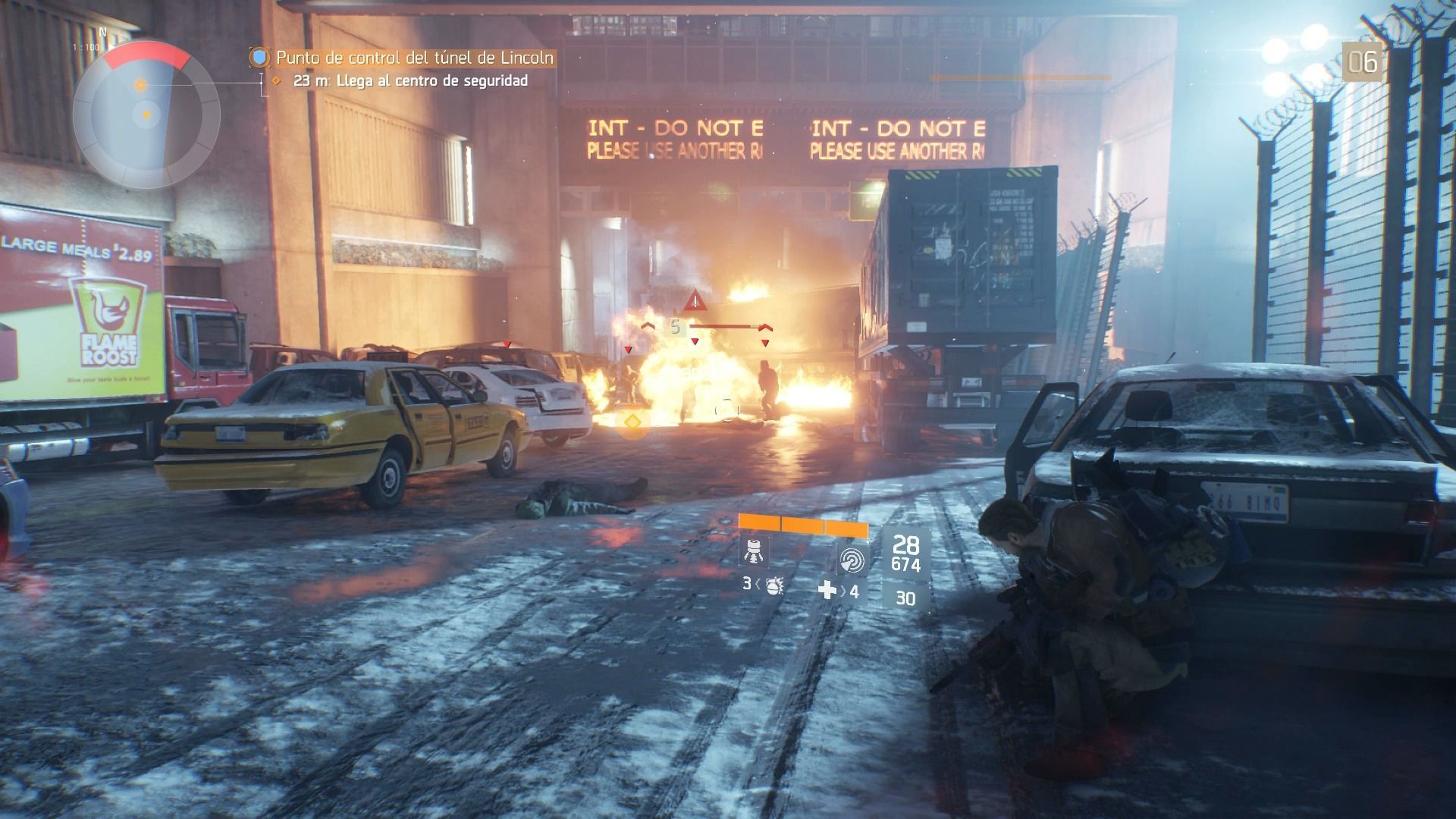The width and height of the screenshot is (1456, 819).
Task: Click the circular minimap radar
Action: [146, 115]
